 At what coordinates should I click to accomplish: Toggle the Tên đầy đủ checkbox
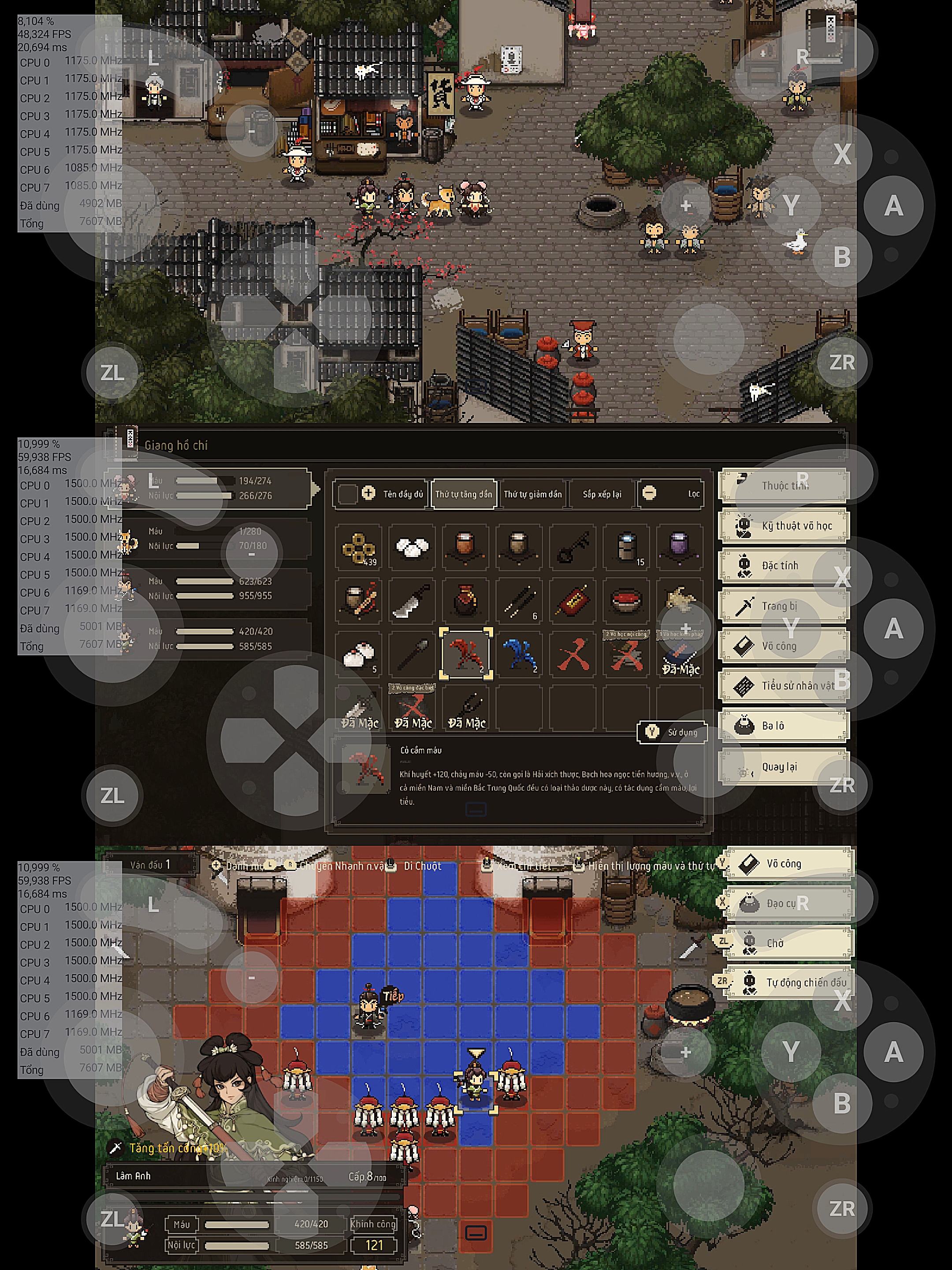click(348, 494)
